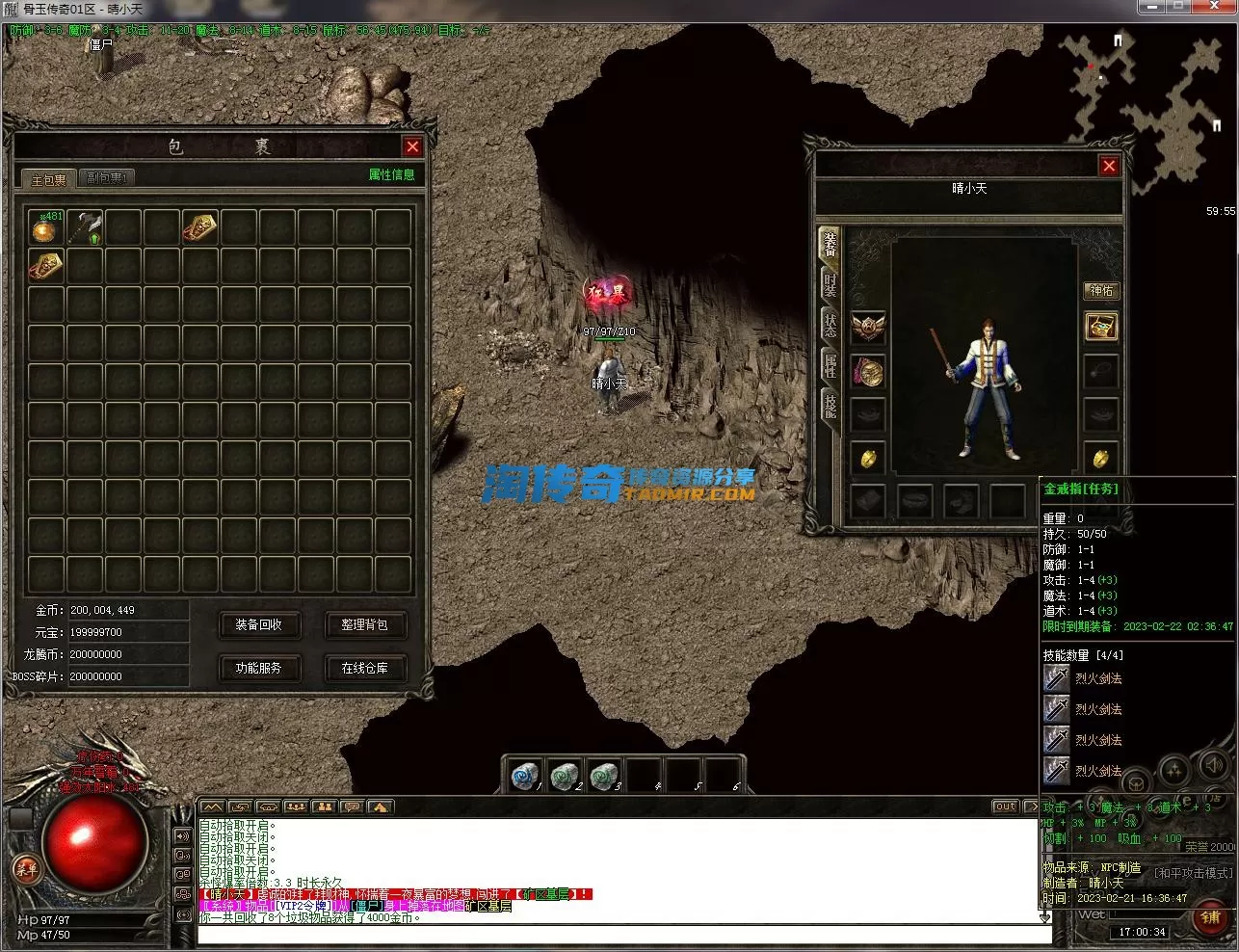Switch to the 时装 tab

[830, 284]
